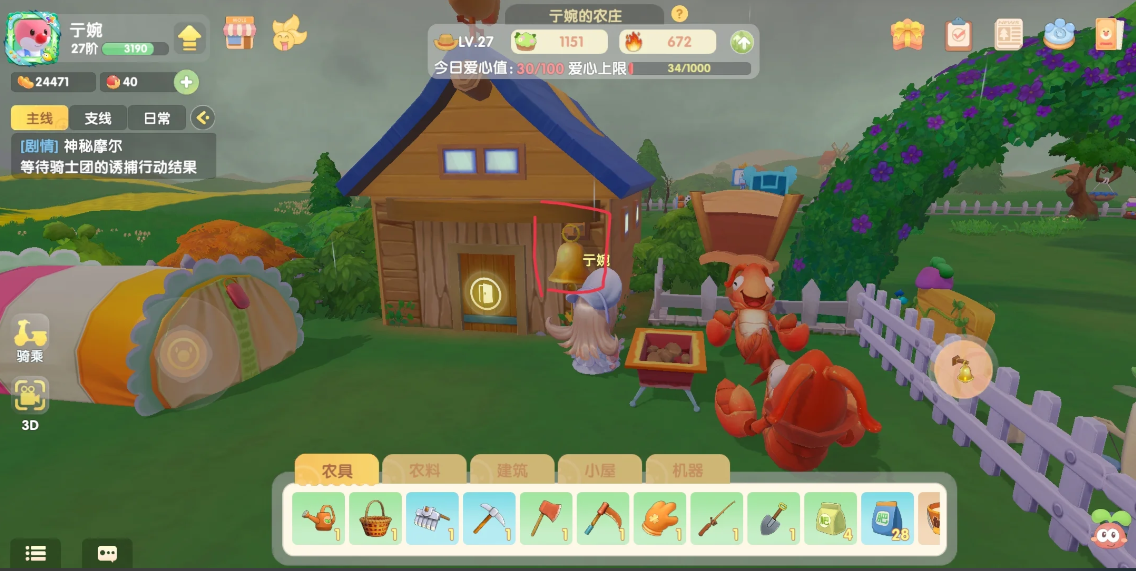The height and width of the screenshot is (571, 1136).
Task: Tap the 骑乘 mount button
Action: point(30,340)
